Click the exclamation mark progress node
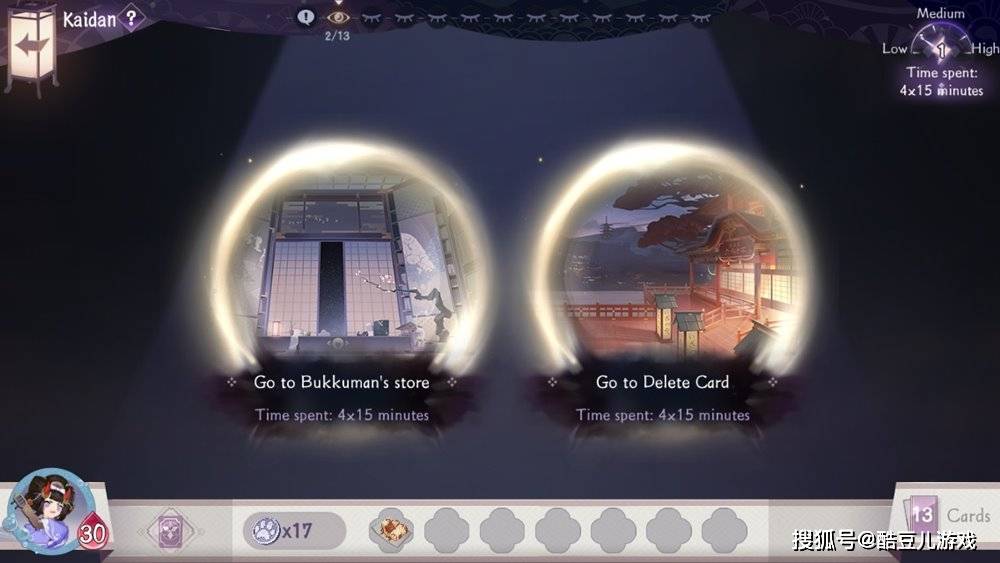 click(x=306, y=17)
